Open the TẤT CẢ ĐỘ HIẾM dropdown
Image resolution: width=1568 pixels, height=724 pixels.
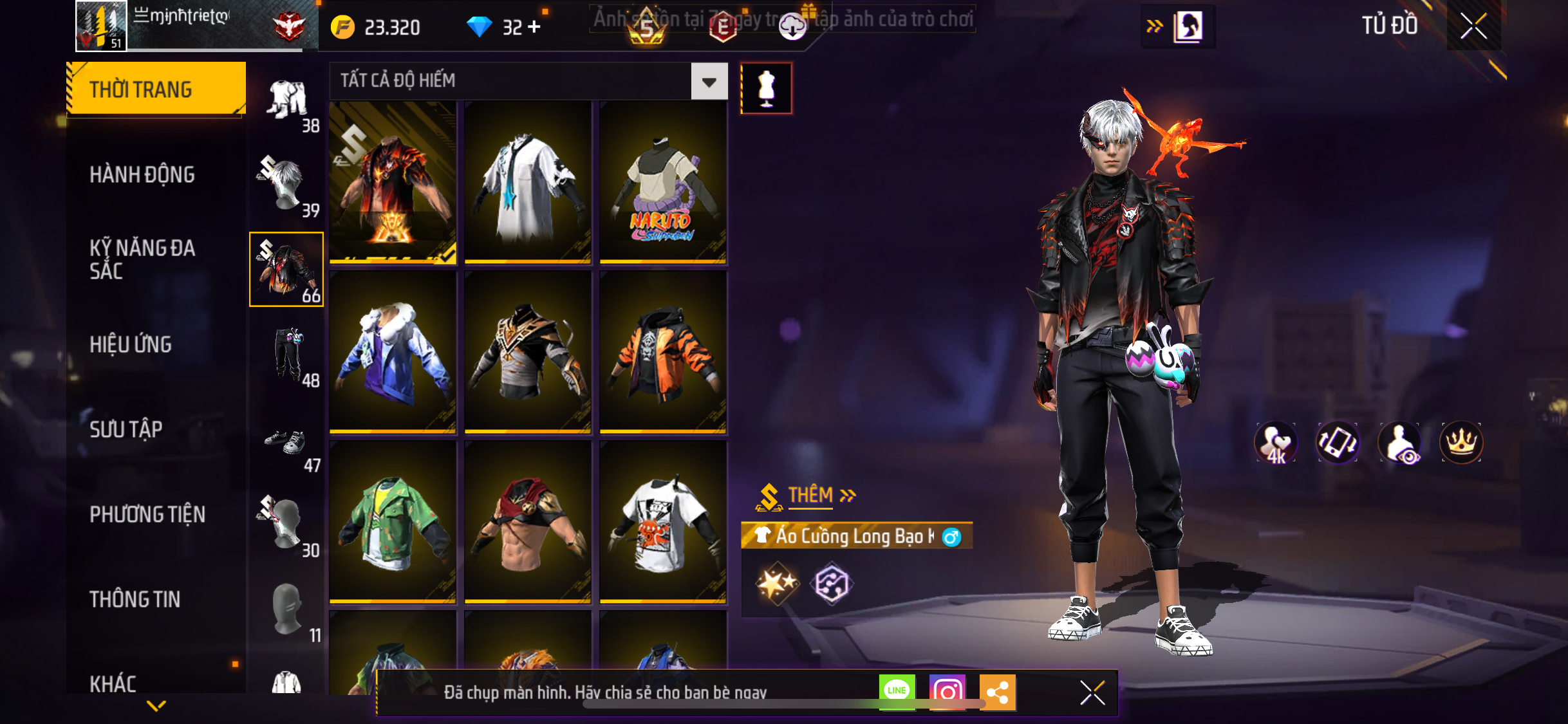click(x=709, y=81)
